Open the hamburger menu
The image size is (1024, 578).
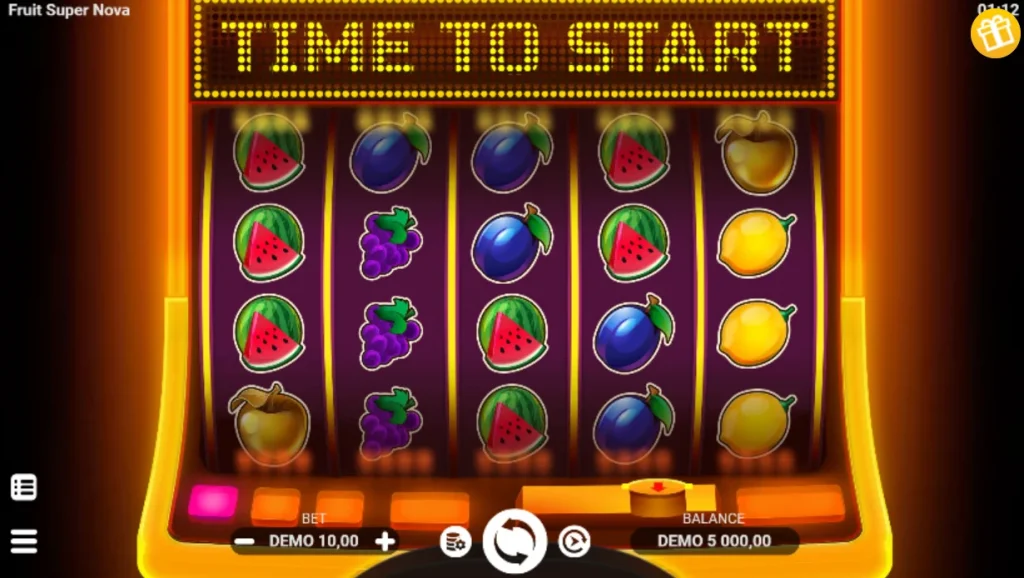[x=24, y=541]
